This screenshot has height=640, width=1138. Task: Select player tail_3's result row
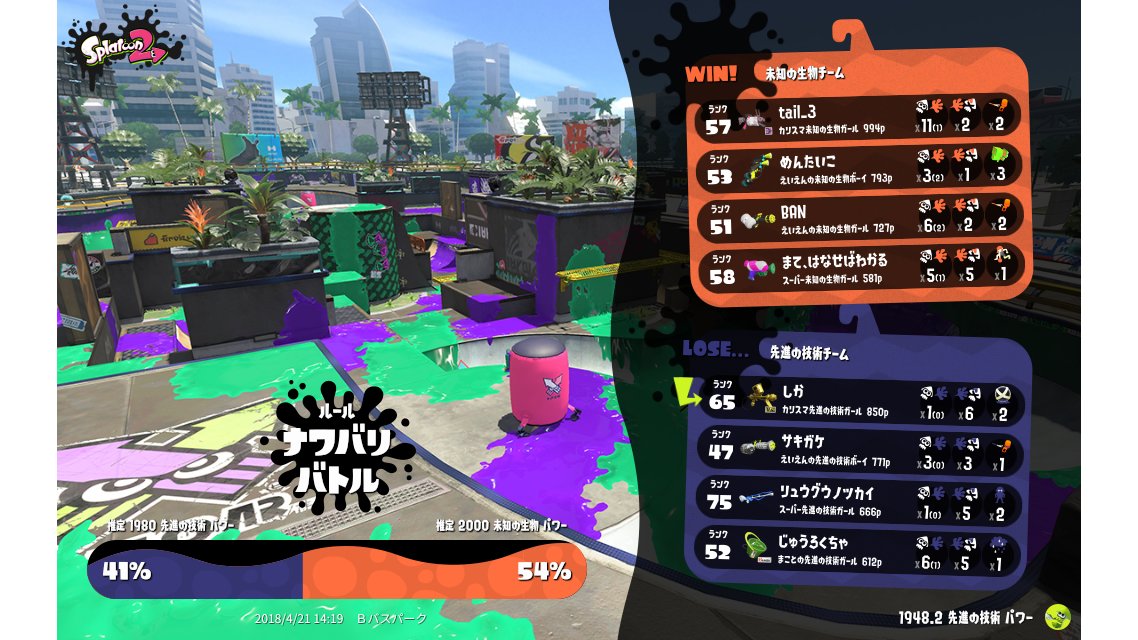coord(860,117)
